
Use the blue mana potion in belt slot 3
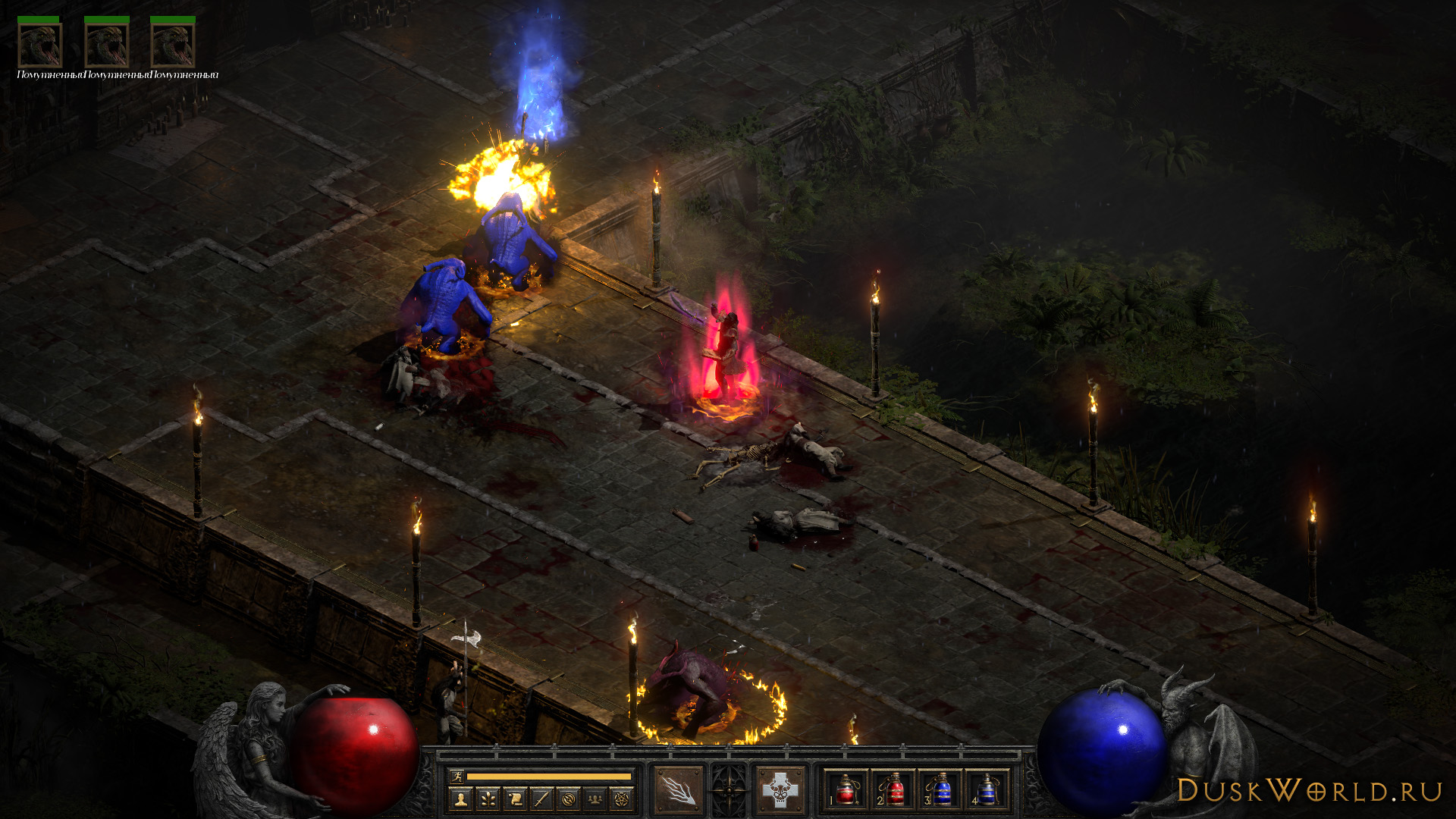[x=940, y=790]
